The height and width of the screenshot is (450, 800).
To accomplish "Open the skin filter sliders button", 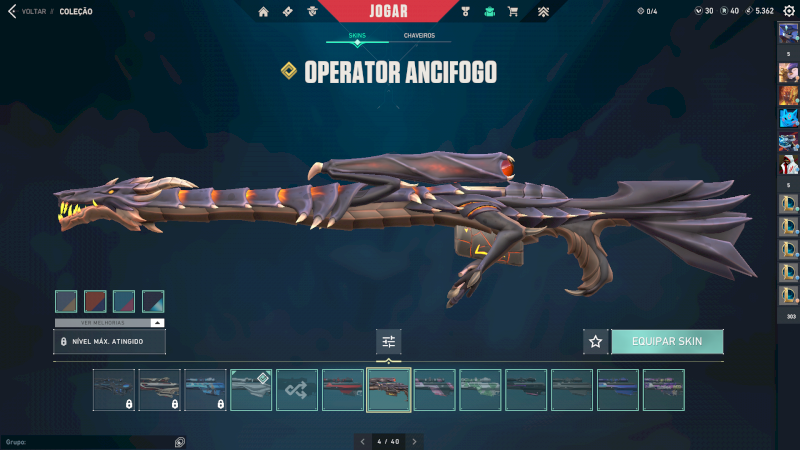I will pyautogui.click(x=389, y=342).
